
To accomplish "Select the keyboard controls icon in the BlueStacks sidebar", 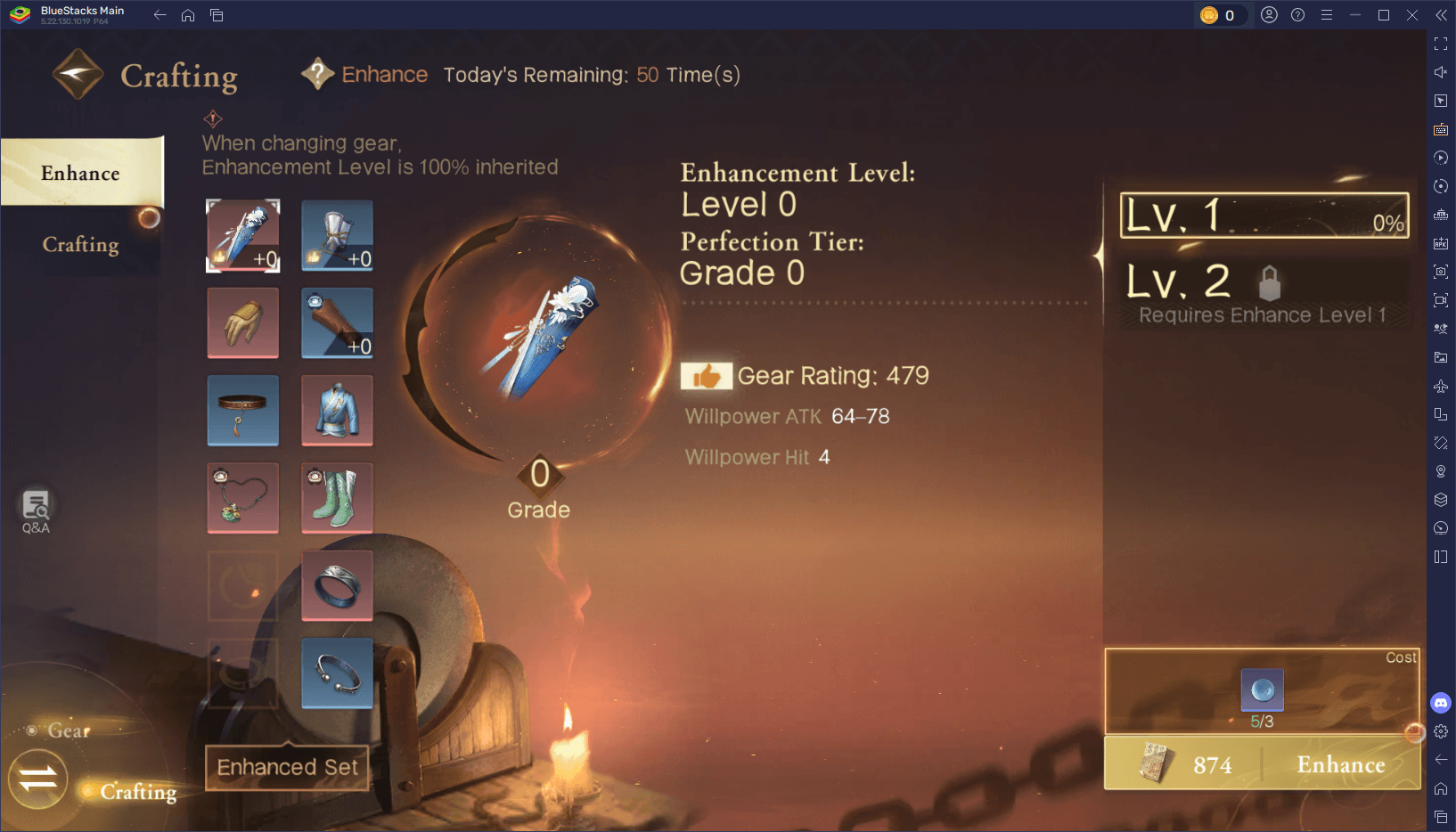I will point(1441,129).
